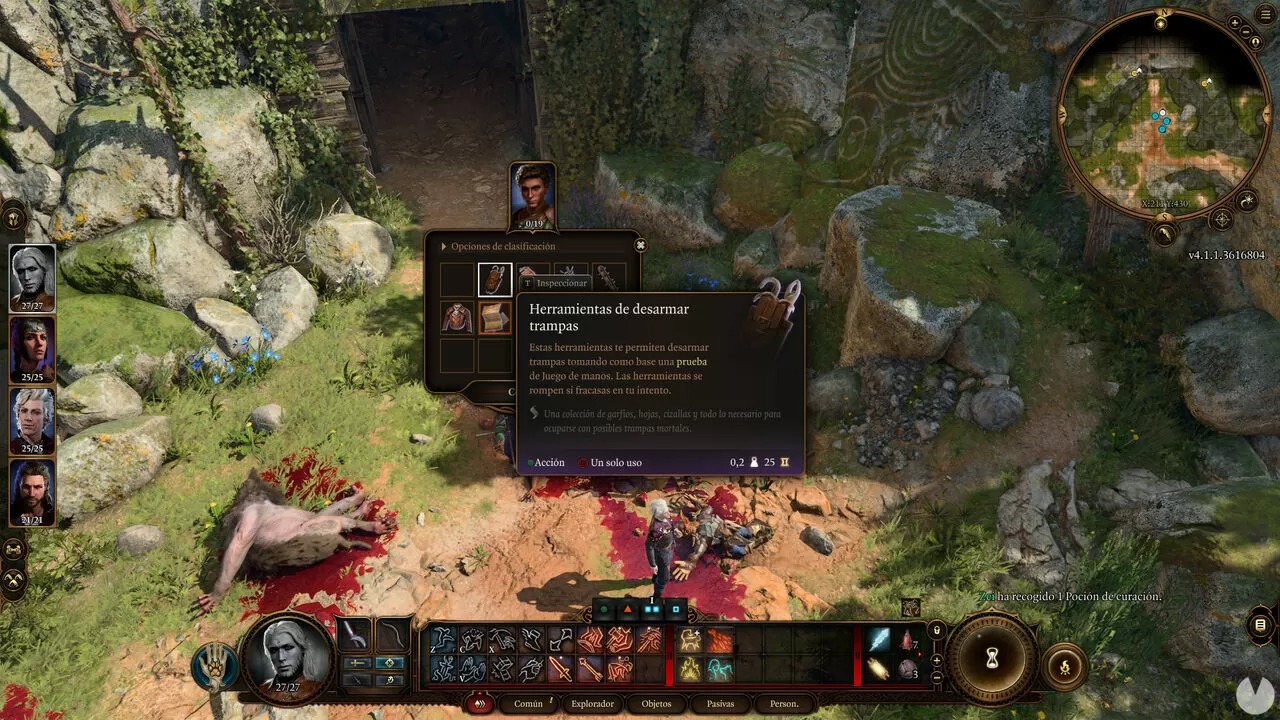
Task: Select the Person. hotbar tab
Action: click(784, 704)
